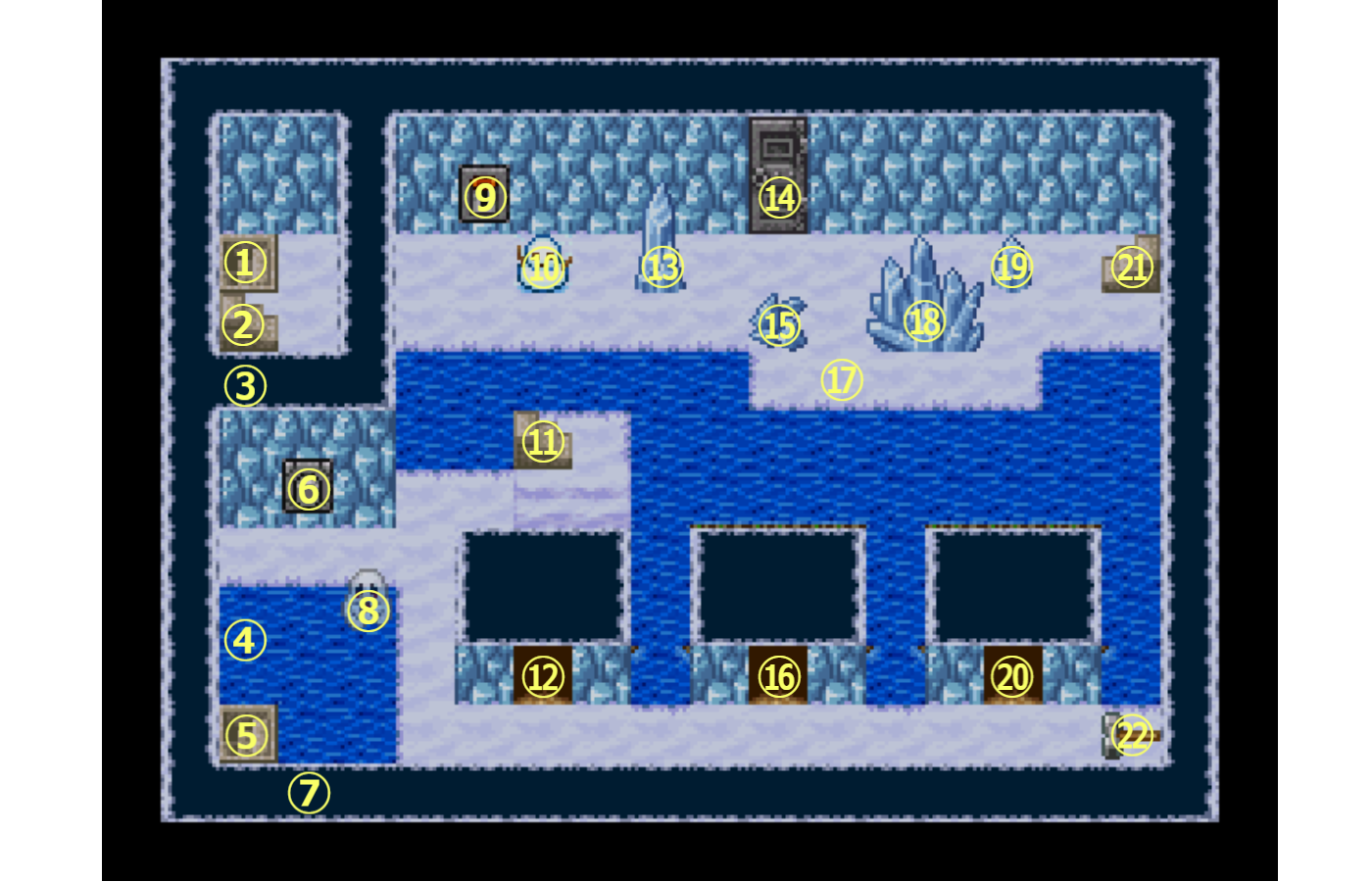Screen dimensions: 1372x882
Task: Click marker 4 on the map
Action: point(245,640)
